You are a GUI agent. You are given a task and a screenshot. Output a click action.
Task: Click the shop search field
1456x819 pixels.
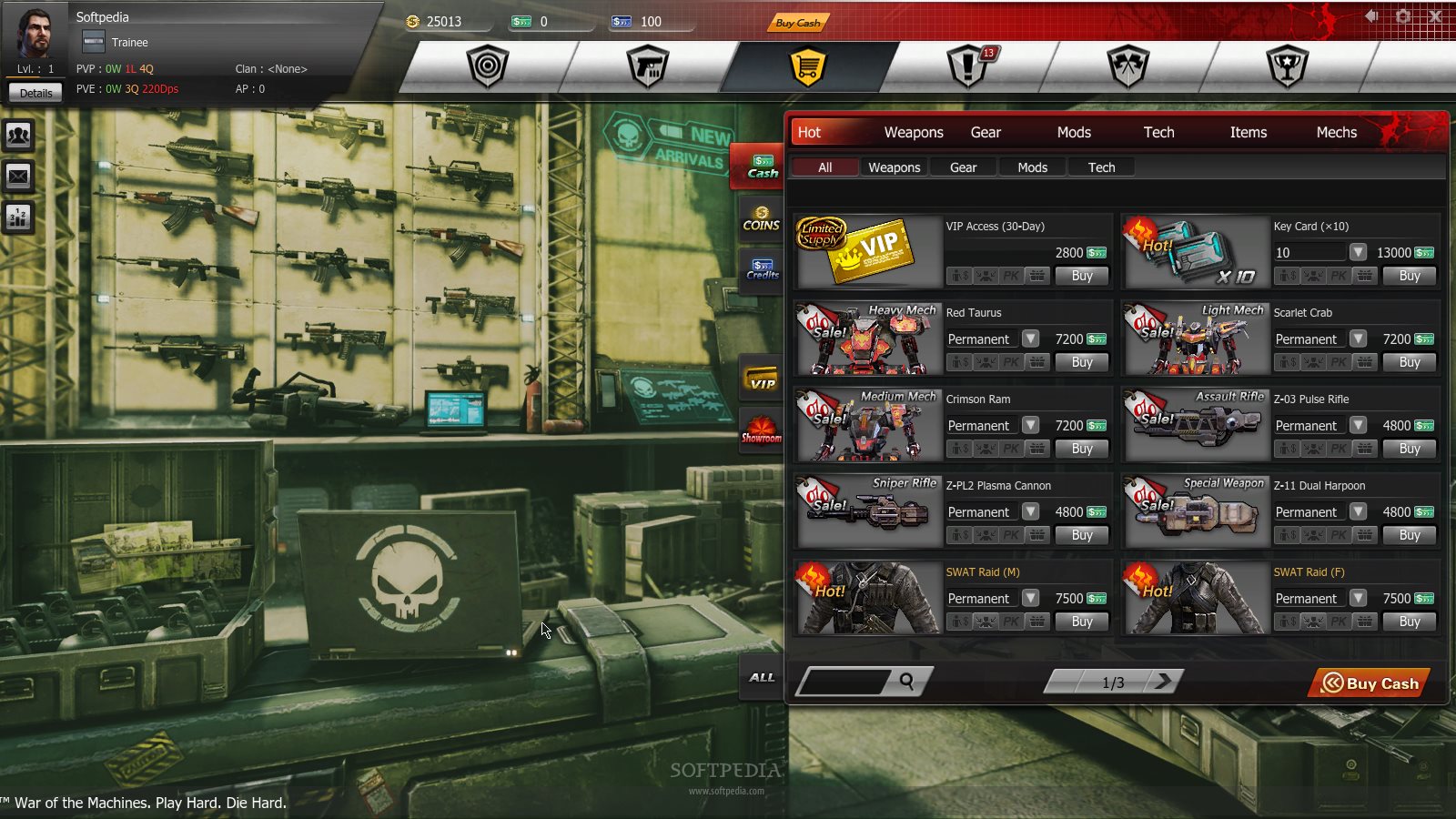[x=846, y=681]
